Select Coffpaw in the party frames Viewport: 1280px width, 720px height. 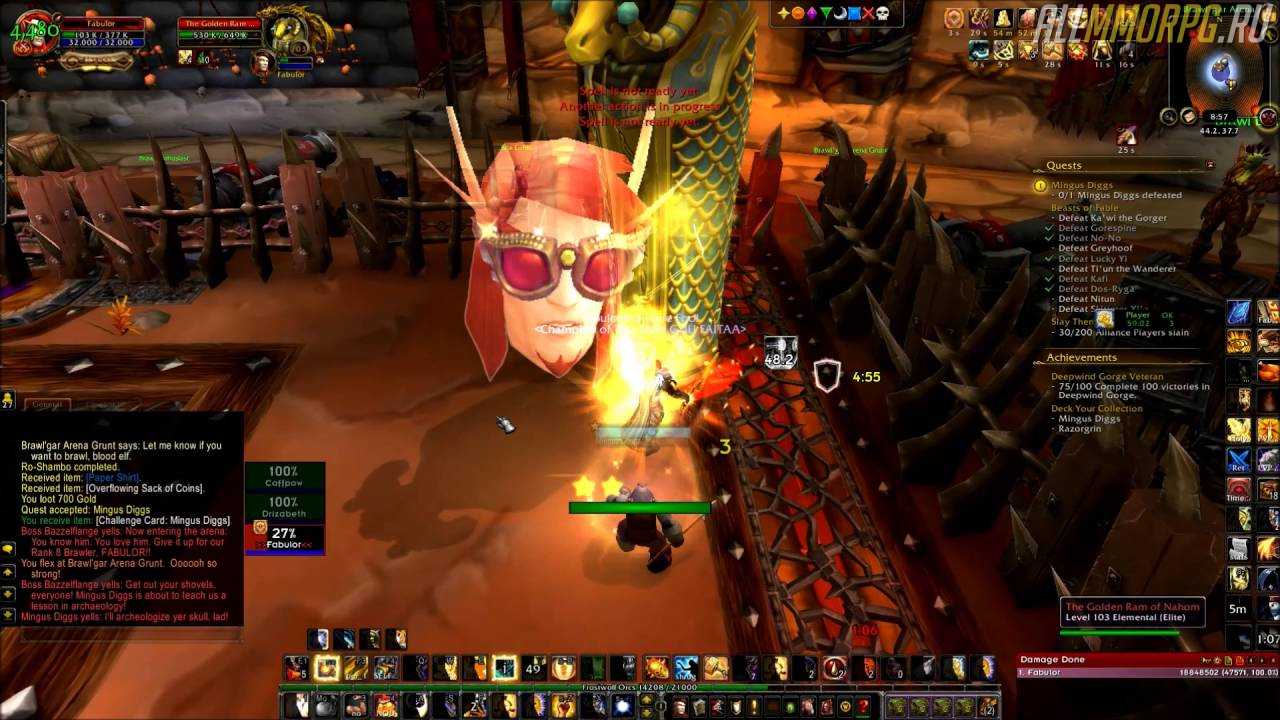(284, 476)
